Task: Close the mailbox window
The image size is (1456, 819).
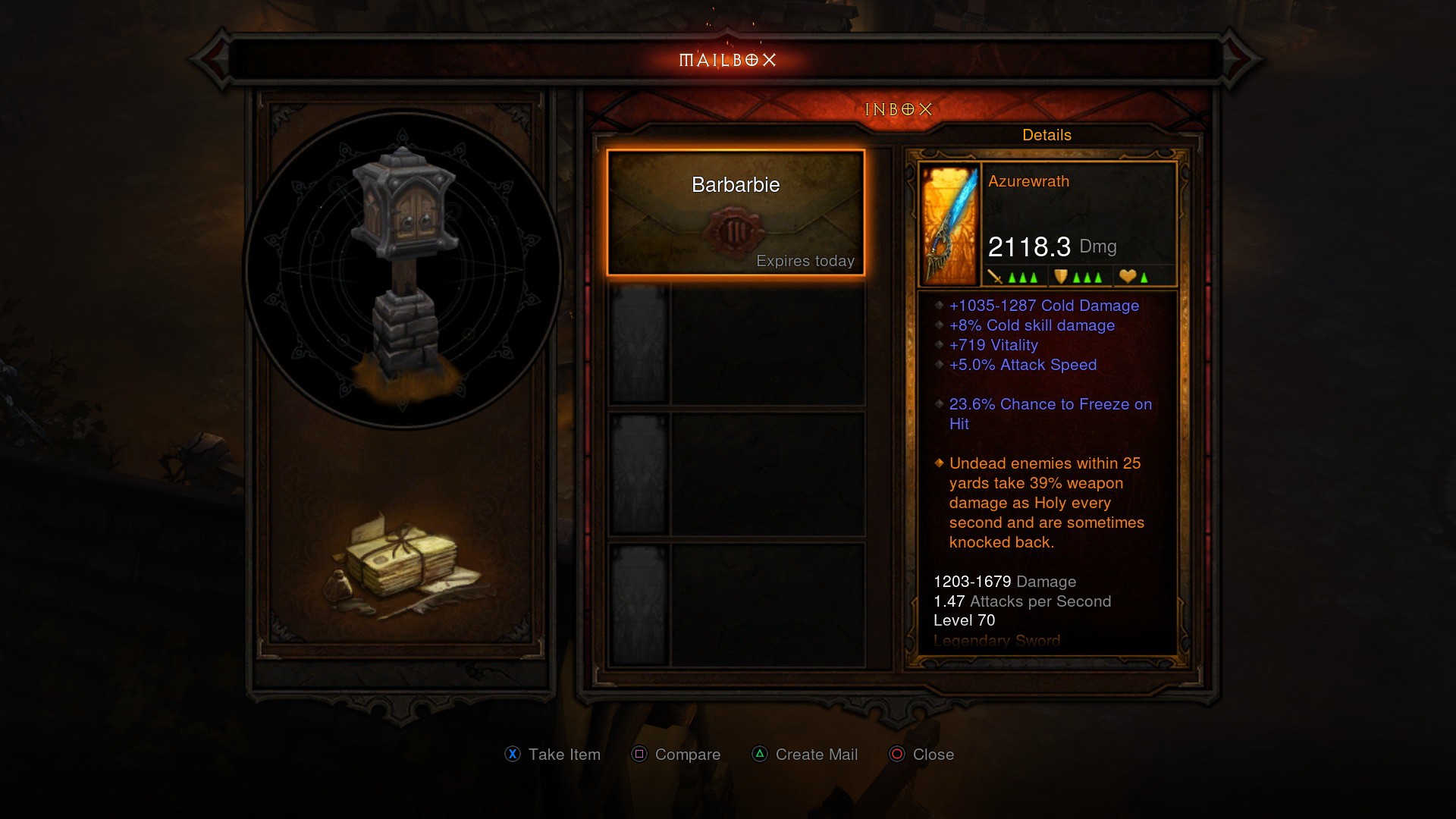Action: 921,755
